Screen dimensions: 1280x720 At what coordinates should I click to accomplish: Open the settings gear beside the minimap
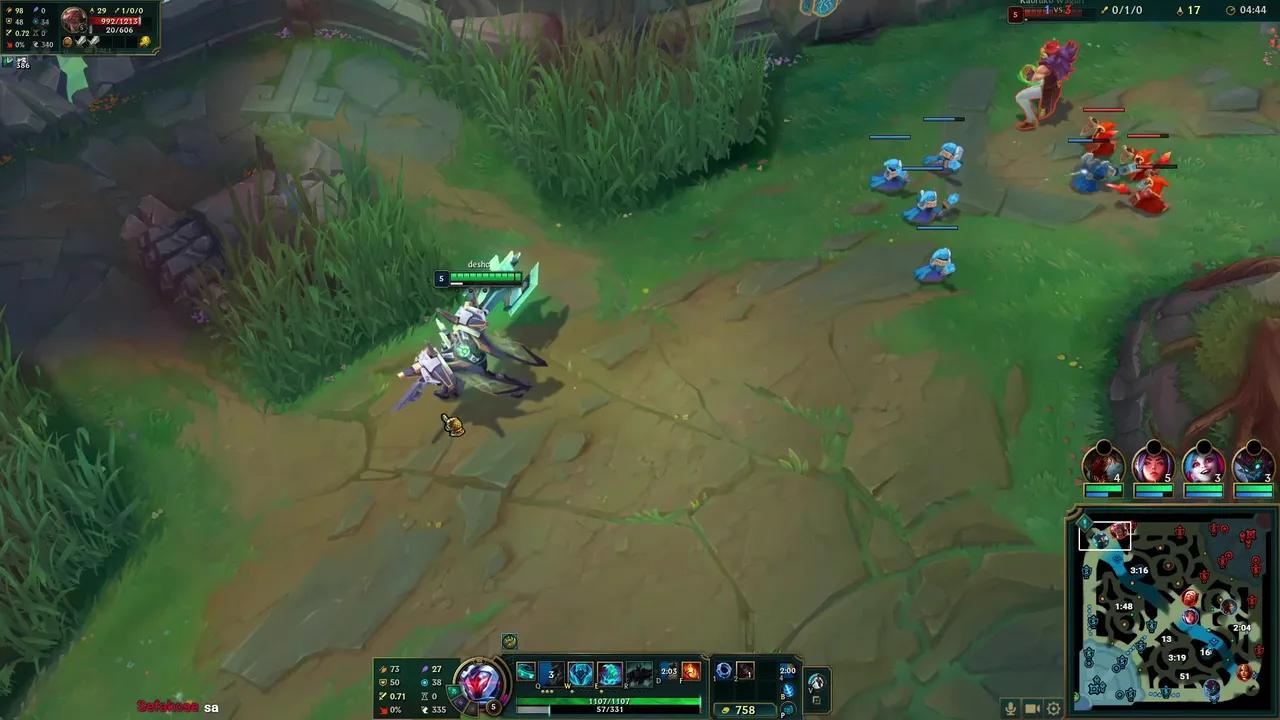[1054, 708]
